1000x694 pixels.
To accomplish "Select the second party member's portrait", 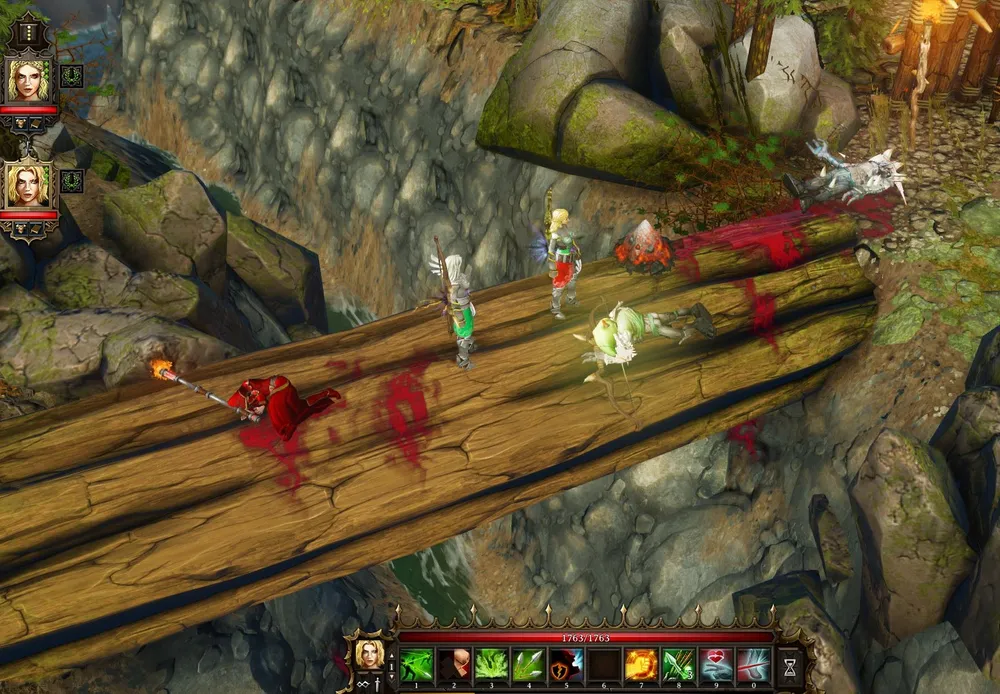I will click(28, 185).
